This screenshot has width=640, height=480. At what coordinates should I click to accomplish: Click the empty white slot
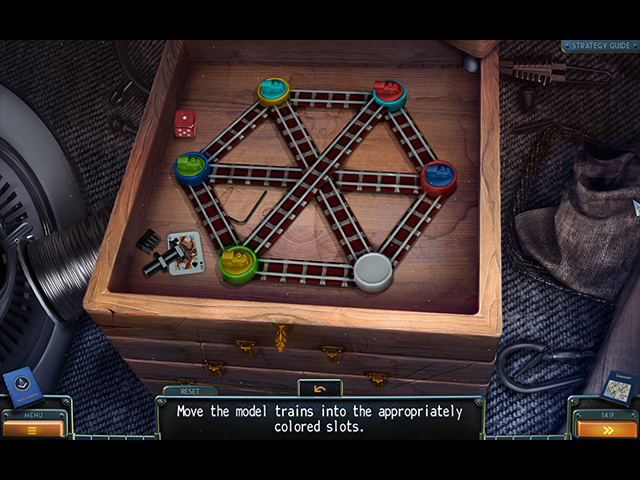tap(374, 270)
